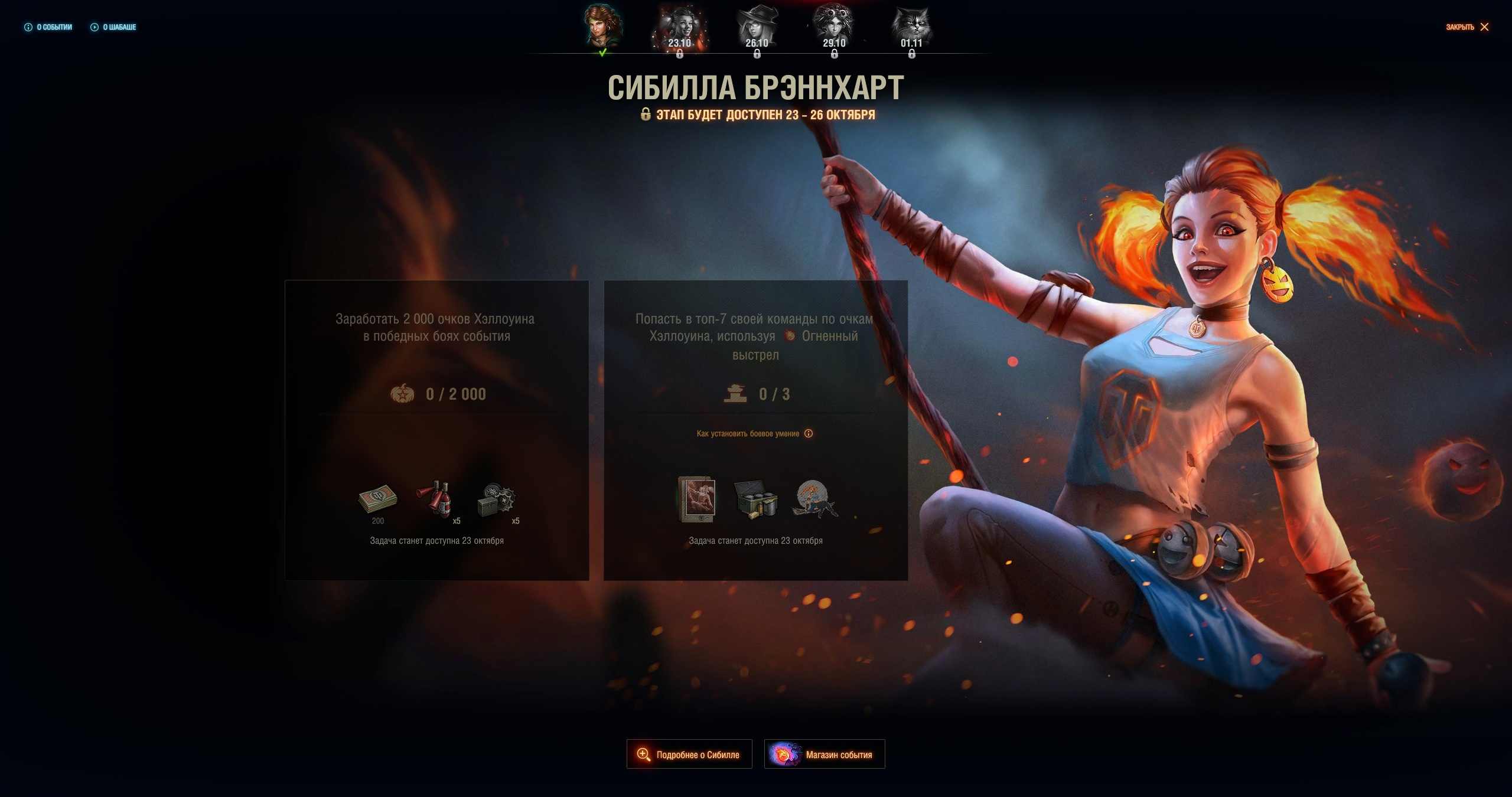Close the event screen with 'Закрыть'
Viewport: 1512px width, 797px height.
pyautogui.click(x=1467, y=27)
